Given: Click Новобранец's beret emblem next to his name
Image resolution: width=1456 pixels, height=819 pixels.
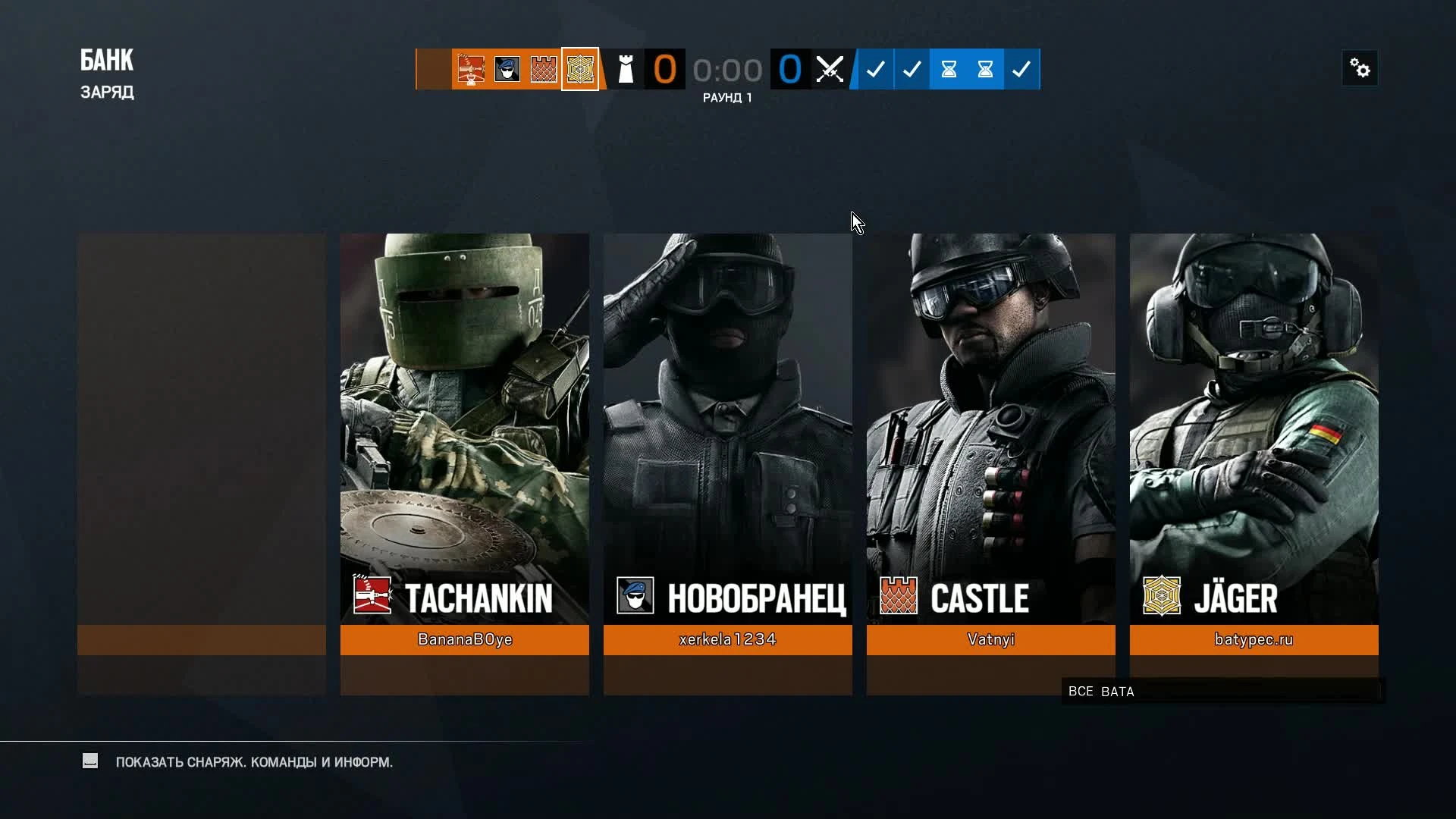Looking at the screenshot, I should (635, 596).
